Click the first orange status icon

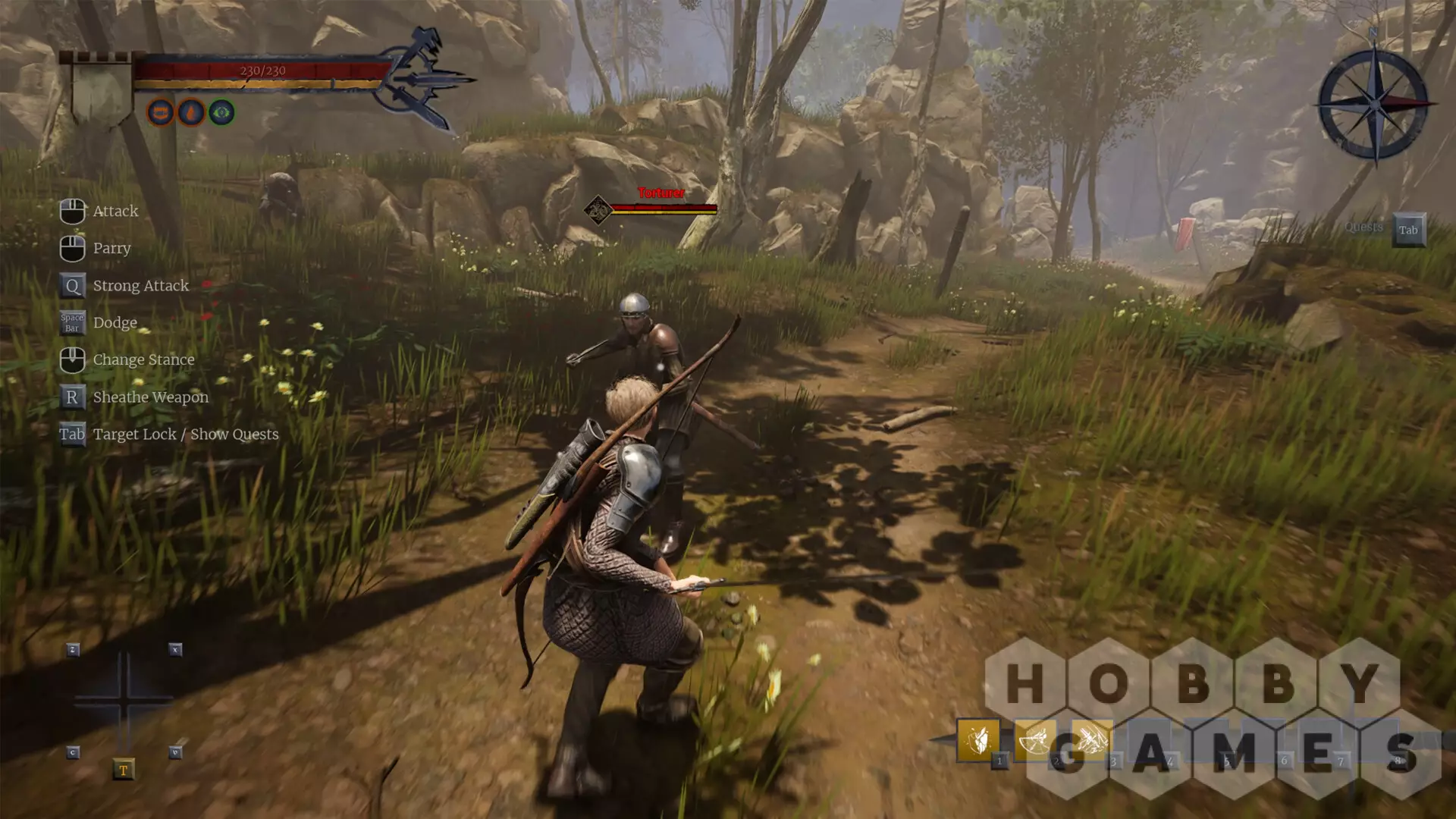tap(160, 113)
